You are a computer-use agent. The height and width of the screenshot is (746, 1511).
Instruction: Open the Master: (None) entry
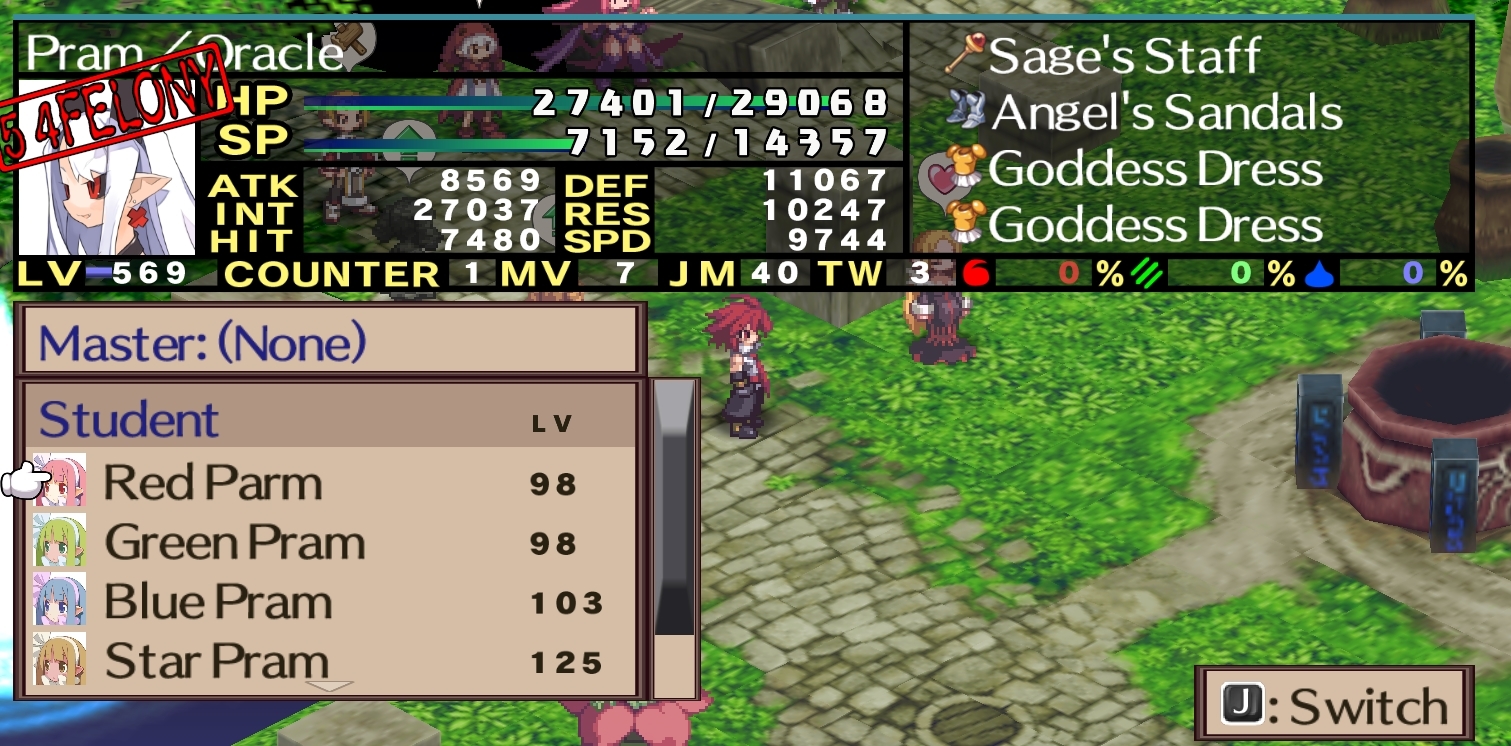[200, 343]
